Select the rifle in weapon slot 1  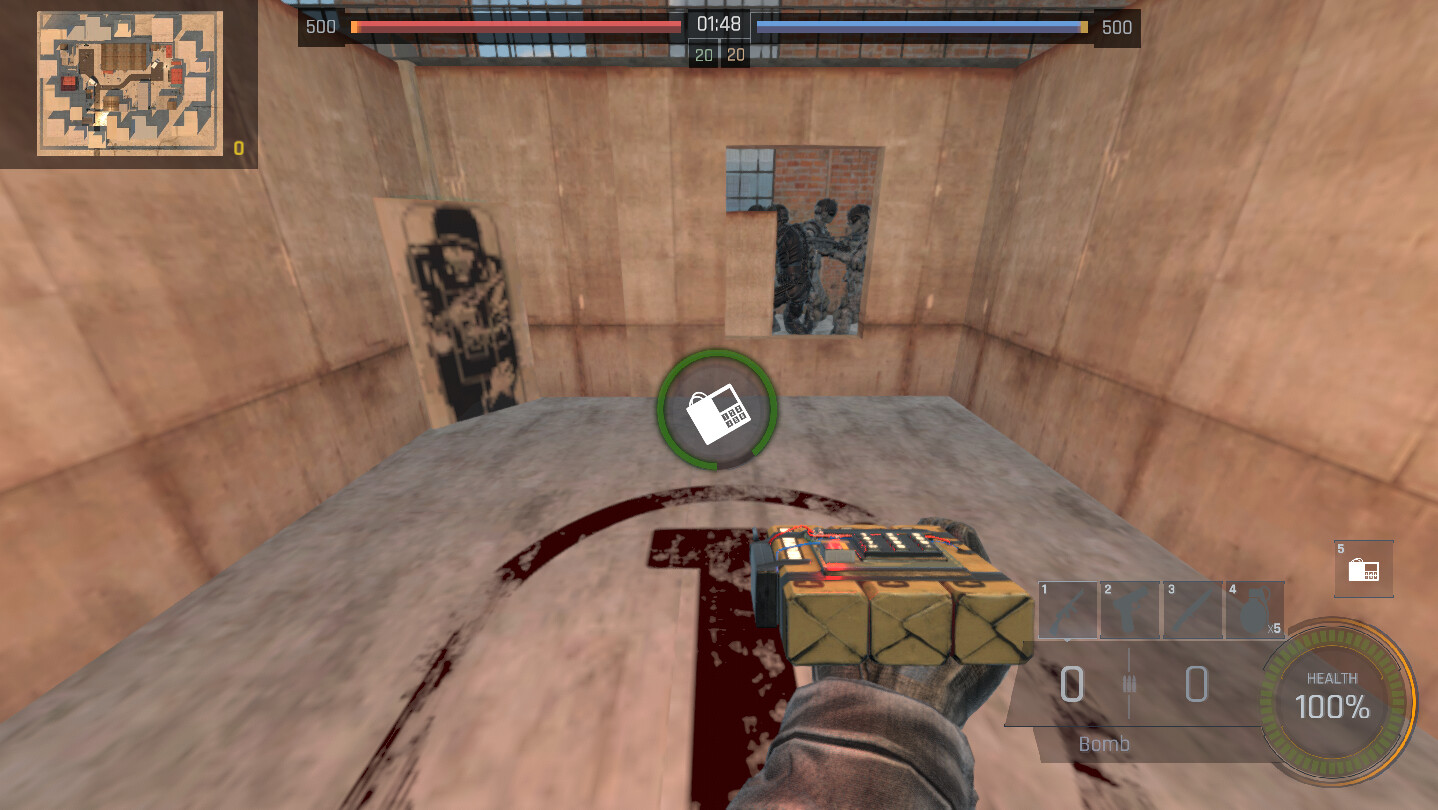click(x=1067, y=608)
